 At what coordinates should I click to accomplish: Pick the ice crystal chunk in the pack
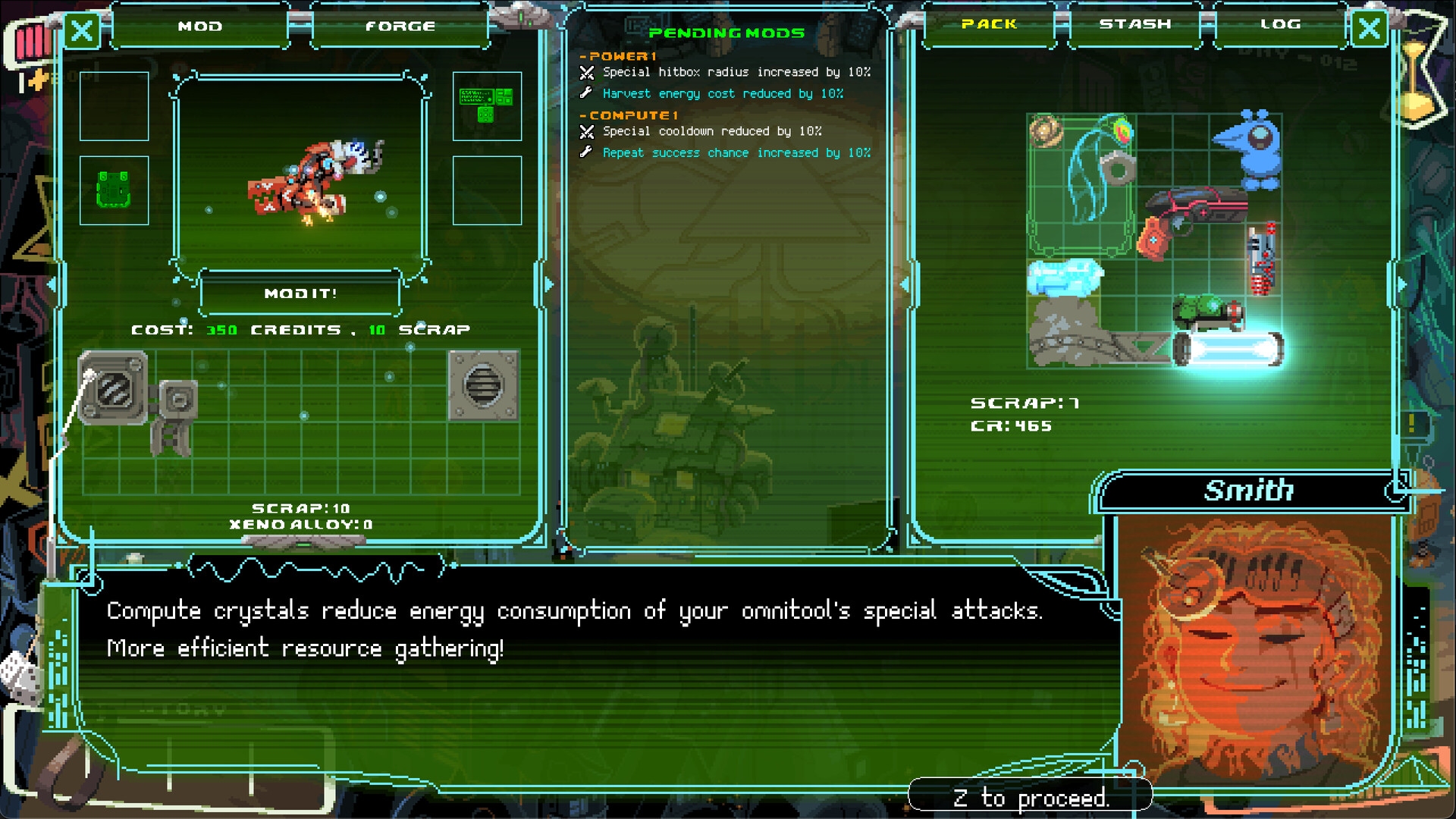click(1064, 277)
